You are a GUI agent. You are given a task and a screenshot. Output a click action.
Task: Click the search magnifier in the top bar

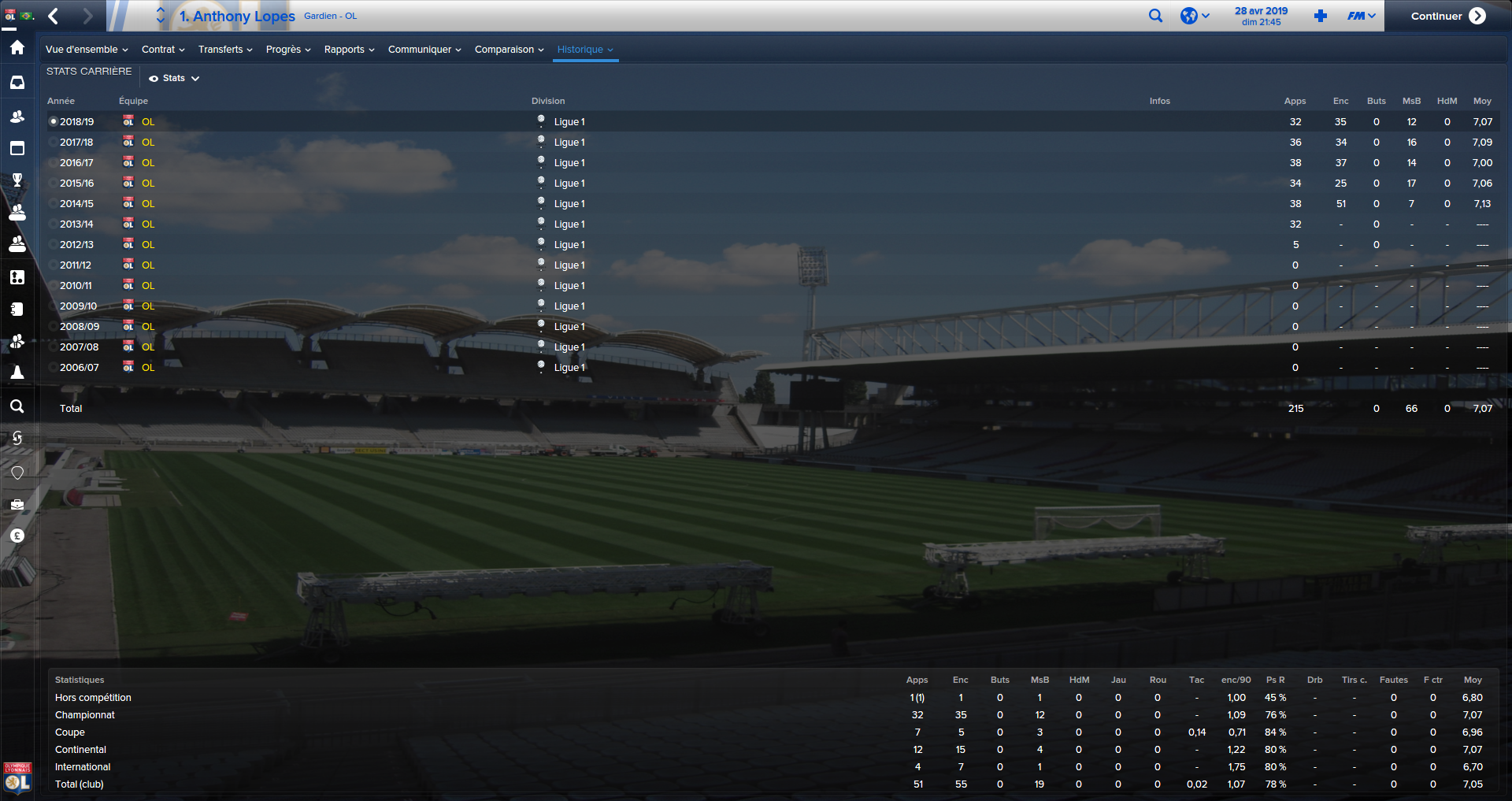coord(1155,15)
